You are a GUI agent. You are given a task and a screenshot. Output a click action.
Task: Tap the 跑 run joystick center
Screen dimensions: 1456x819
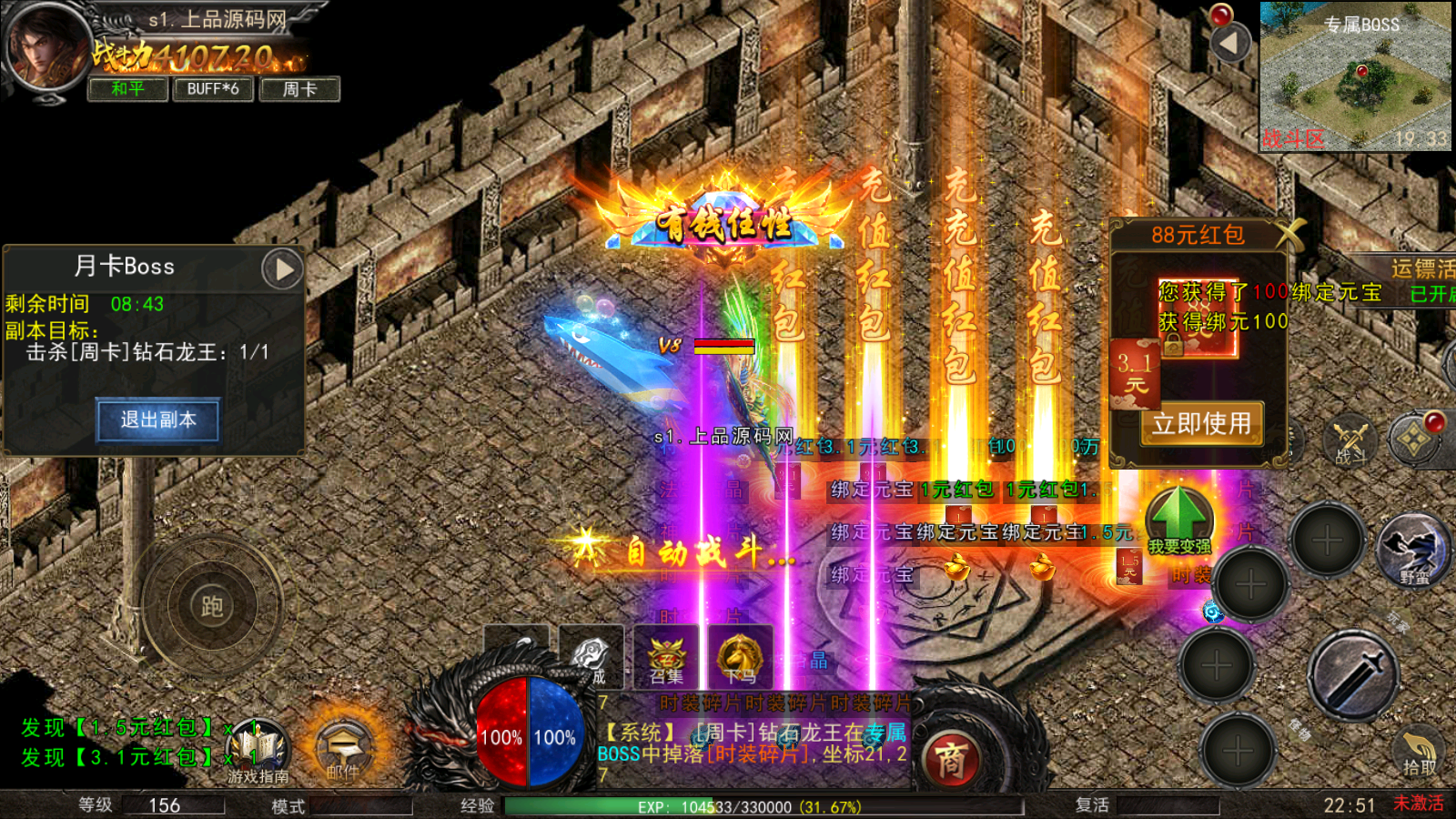[211, 605]
